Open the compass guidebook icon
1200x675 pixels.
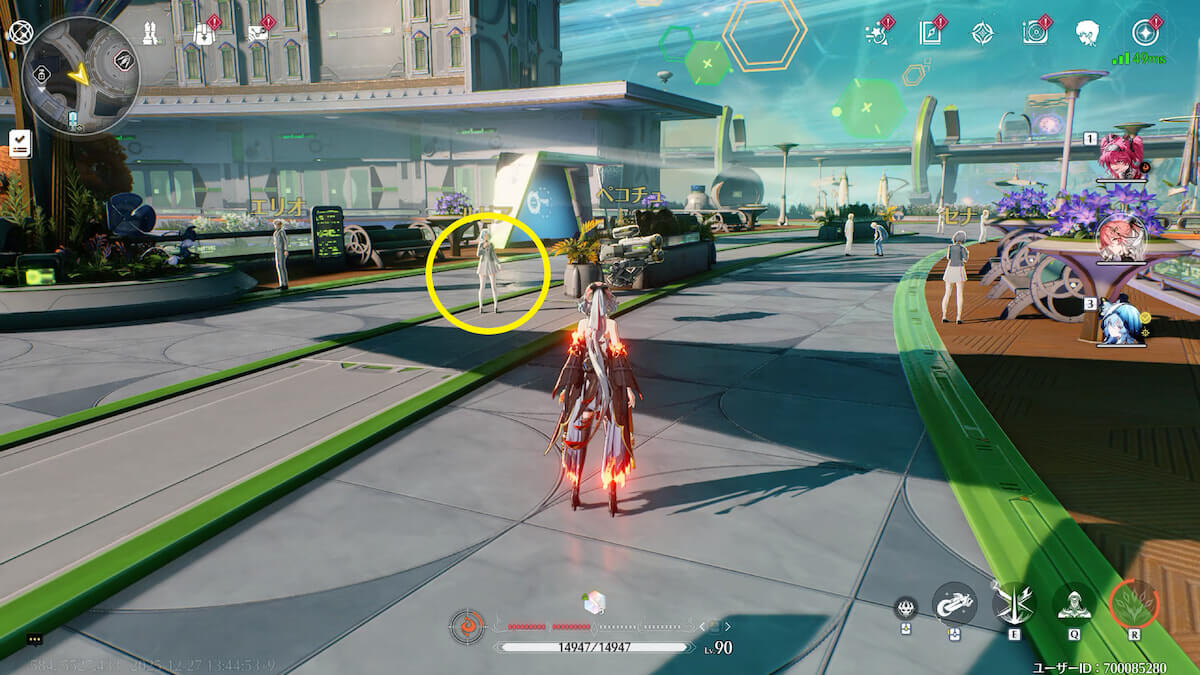click(930, 33)
